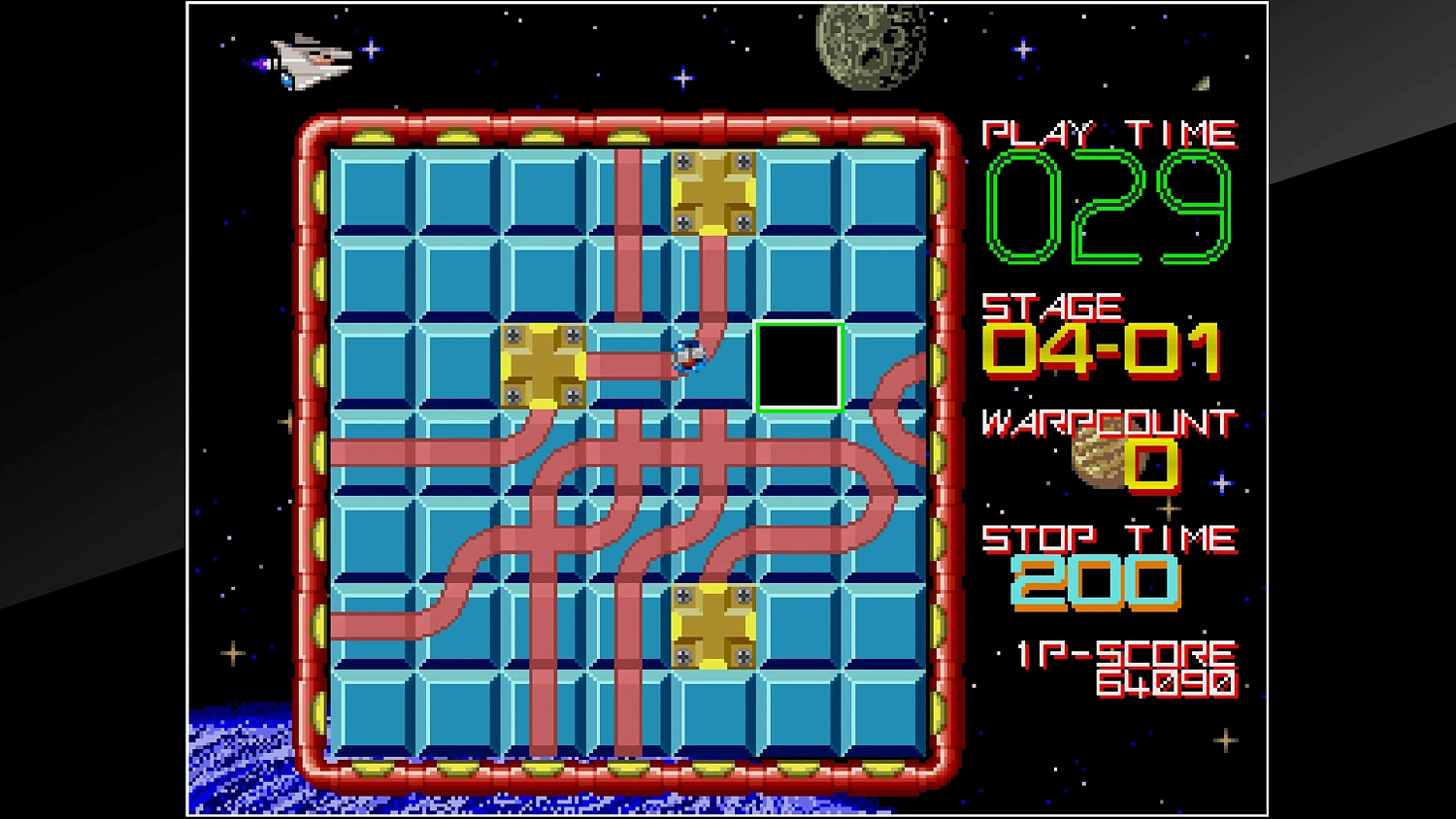Viewport: 1456px width, 819px height.
Task: Click the left yellow warp pad
Action: point(546,364)
